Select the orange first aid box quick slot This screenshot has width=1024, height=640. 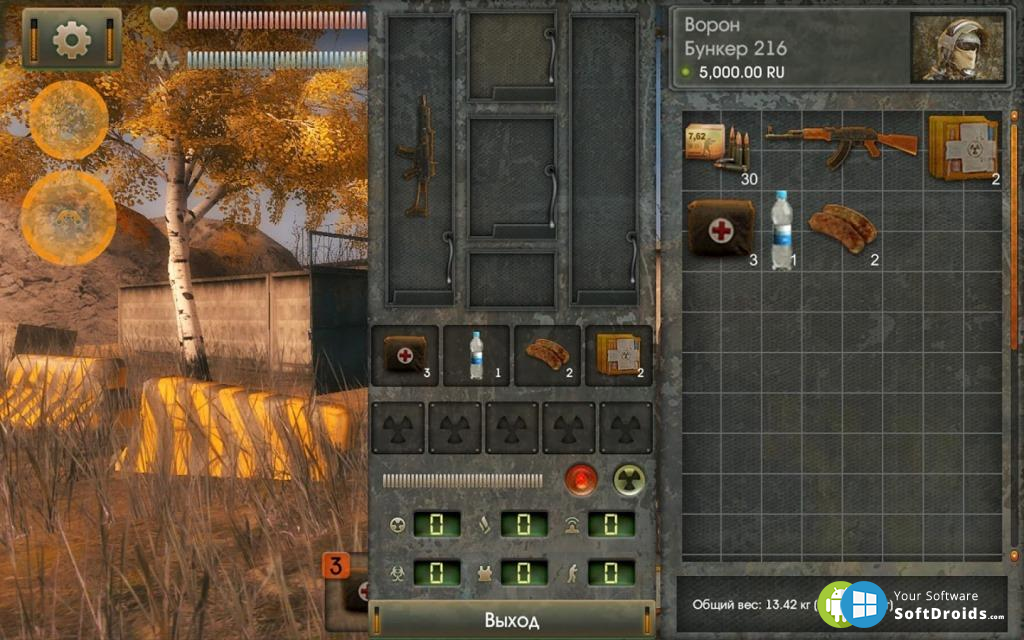pos(618,355)
